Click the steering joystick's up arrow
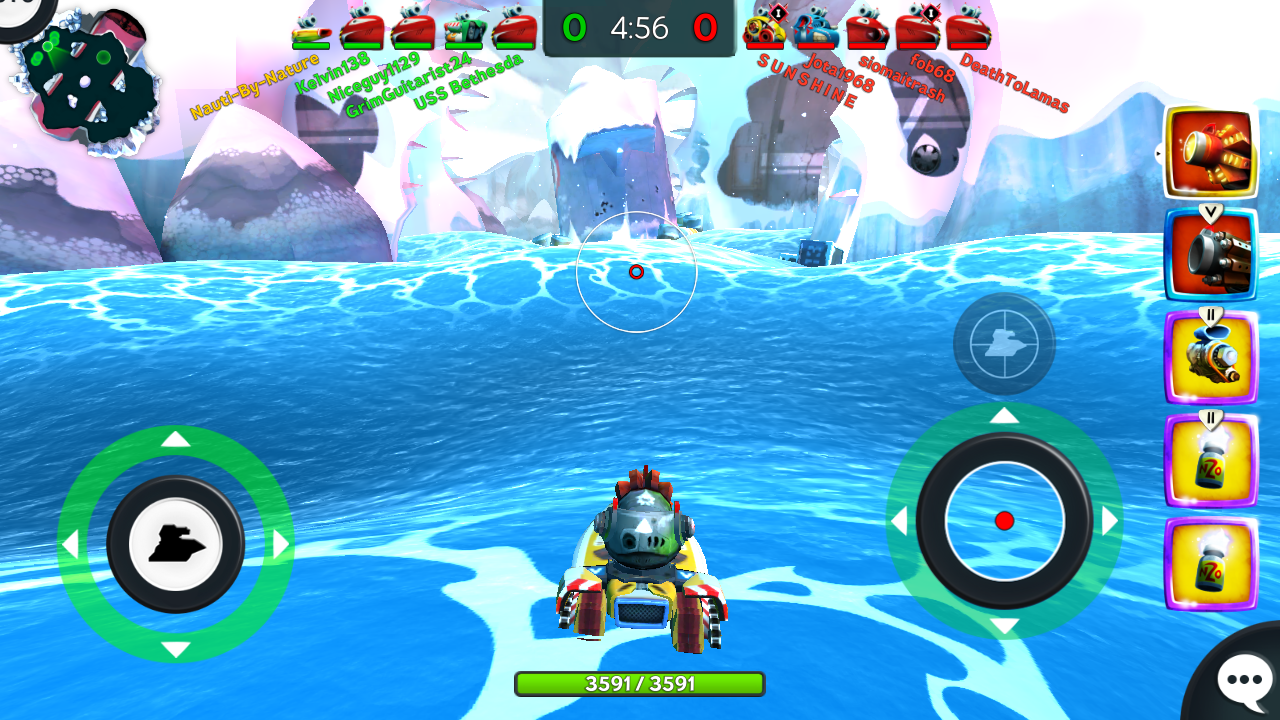Viewport: 1280px width, 720px height. pyautogui.click(x=176, y=439)
